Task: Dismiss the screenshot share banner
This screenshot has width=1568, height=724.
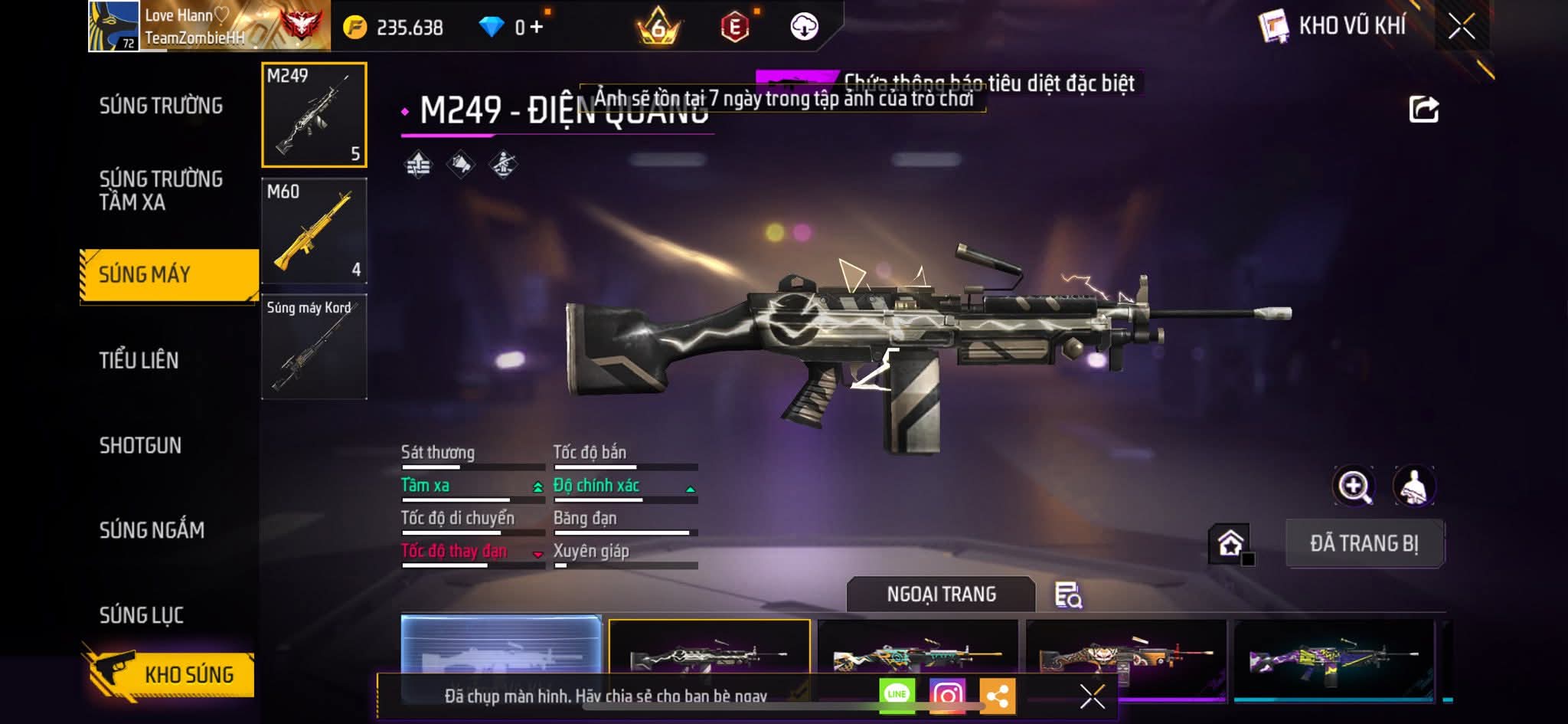Action: pyautogui.click(x=1092, y=696)
